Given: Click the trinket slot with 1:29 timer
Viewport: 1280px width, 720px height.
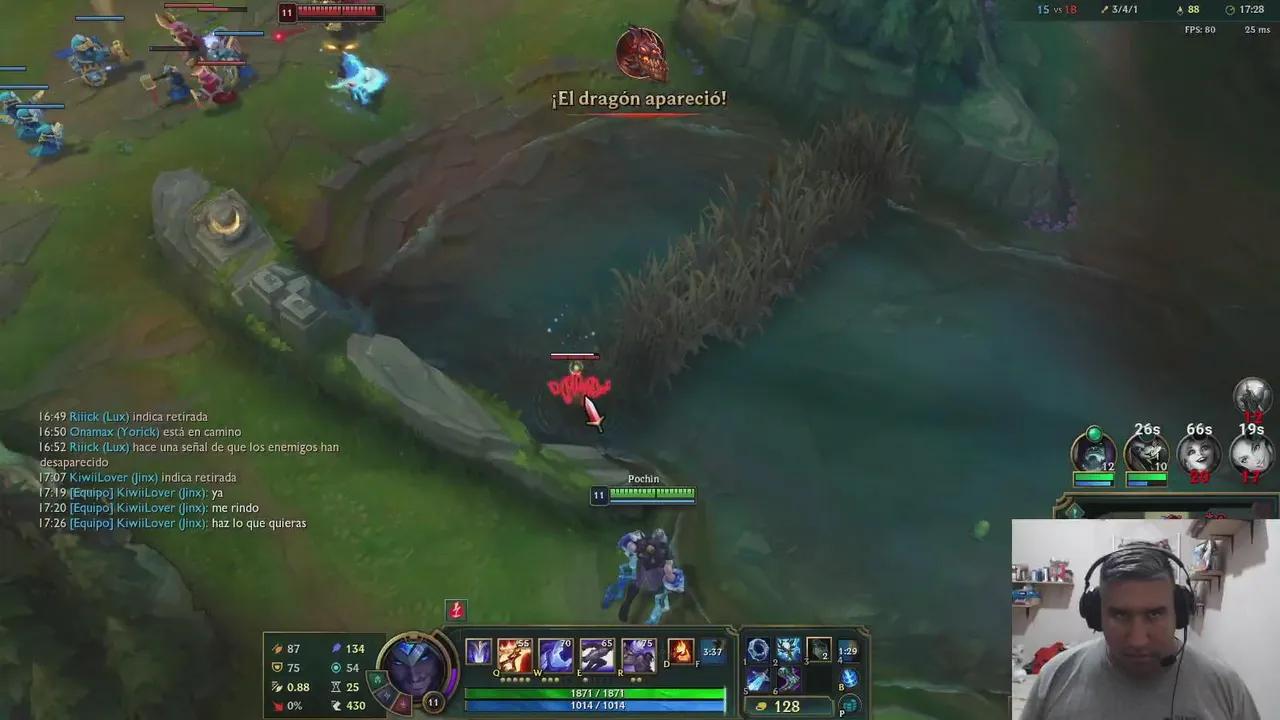Looking at the screenshot, I should [848, 650].
